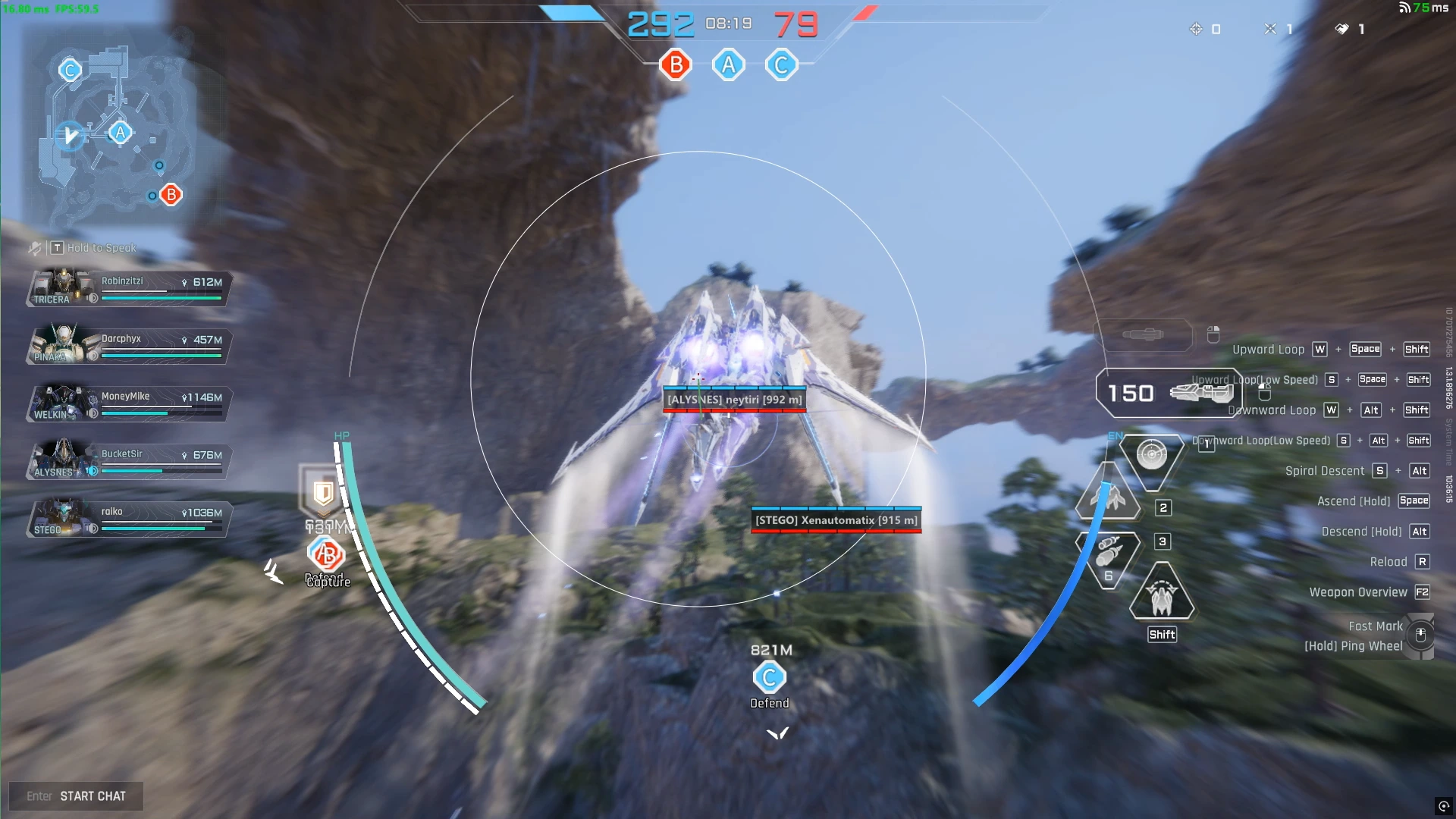Click the Enter START CHAT button
Screen dimensions: 1456x819
coord(76,796)
